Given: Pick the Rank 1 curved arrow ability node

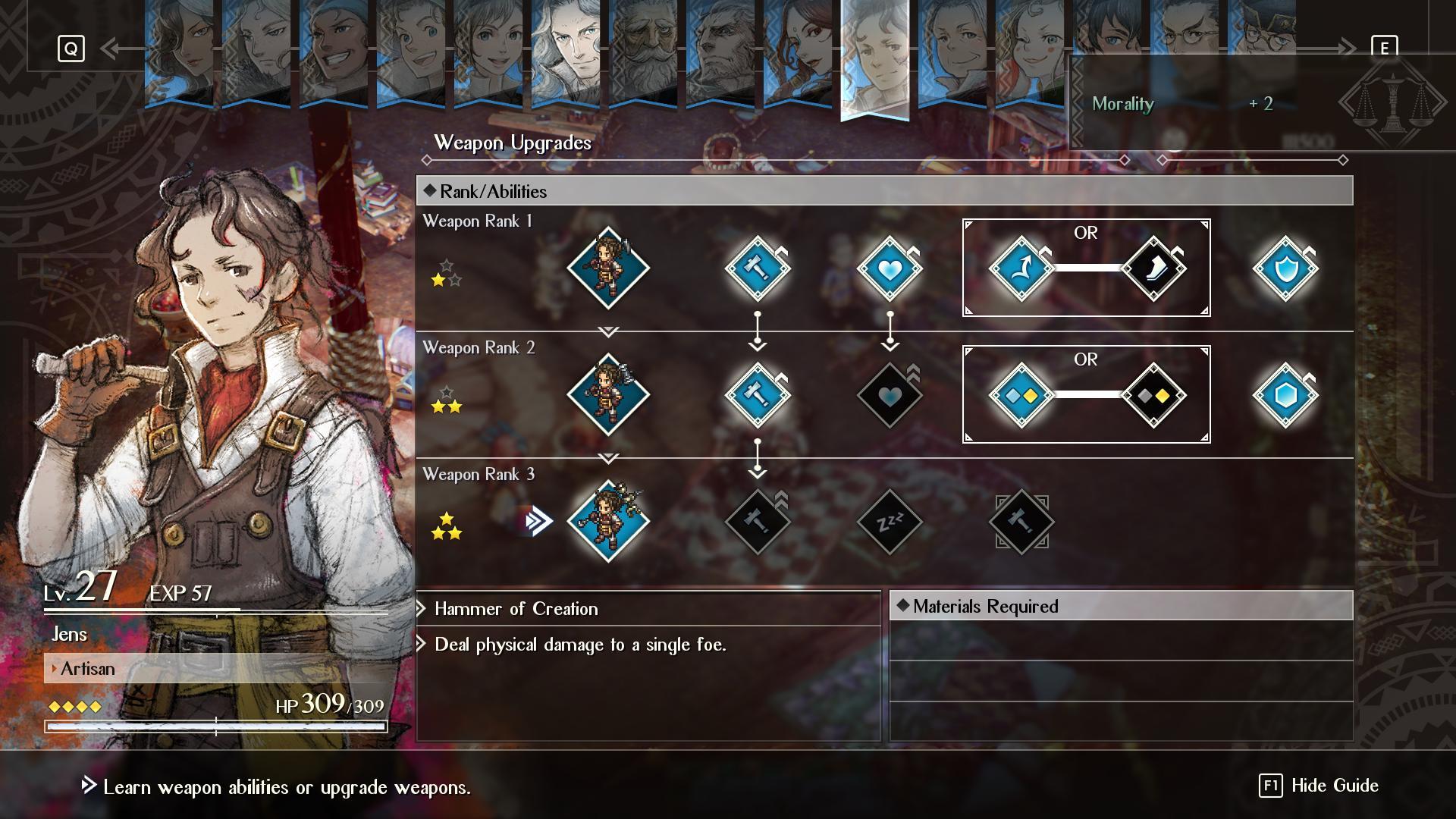Looking at the screenshot, I should tap(1021, 268).
